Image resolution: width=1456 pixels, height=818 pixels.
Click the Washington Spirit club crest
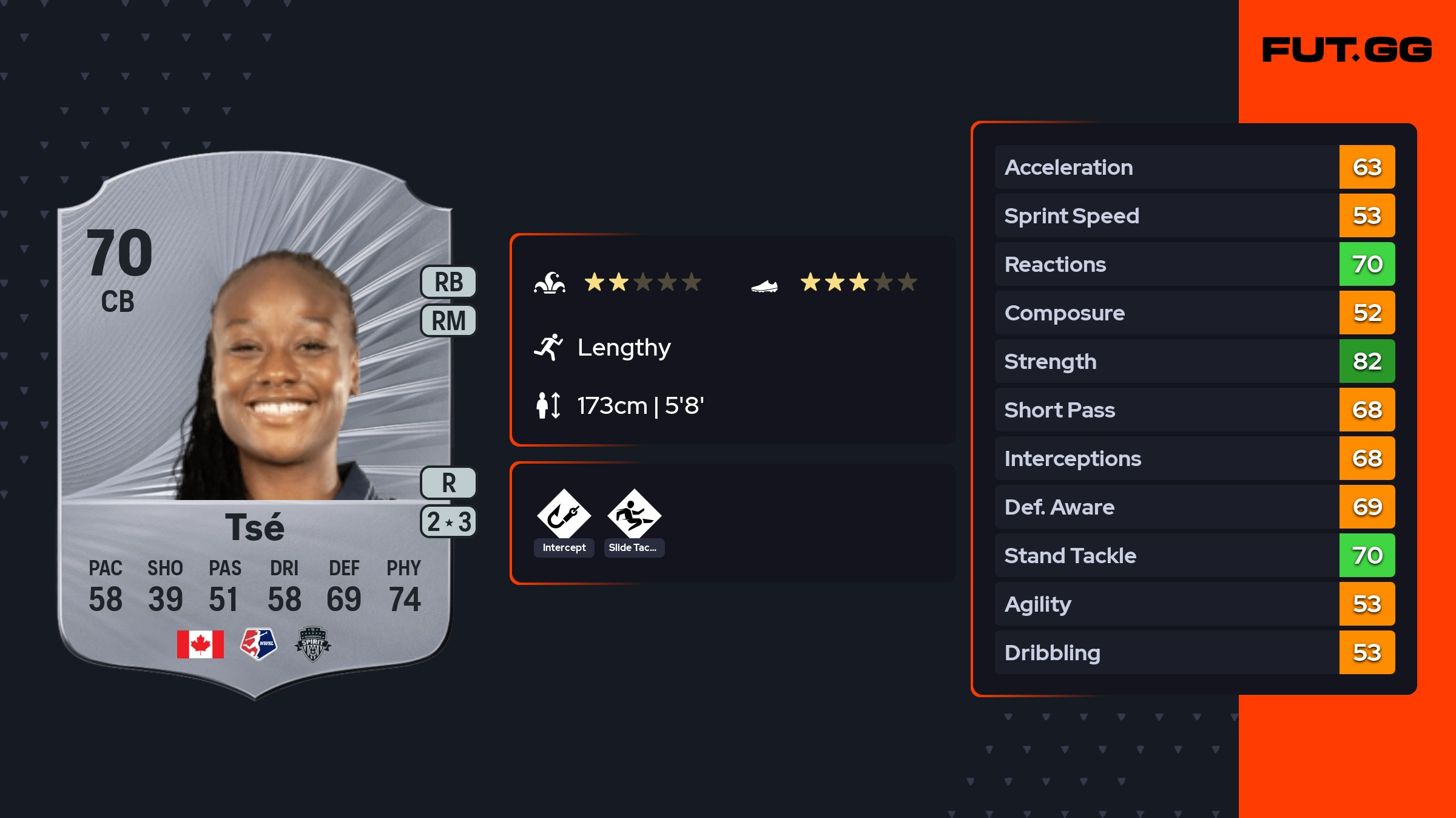(x=312, y=644)
